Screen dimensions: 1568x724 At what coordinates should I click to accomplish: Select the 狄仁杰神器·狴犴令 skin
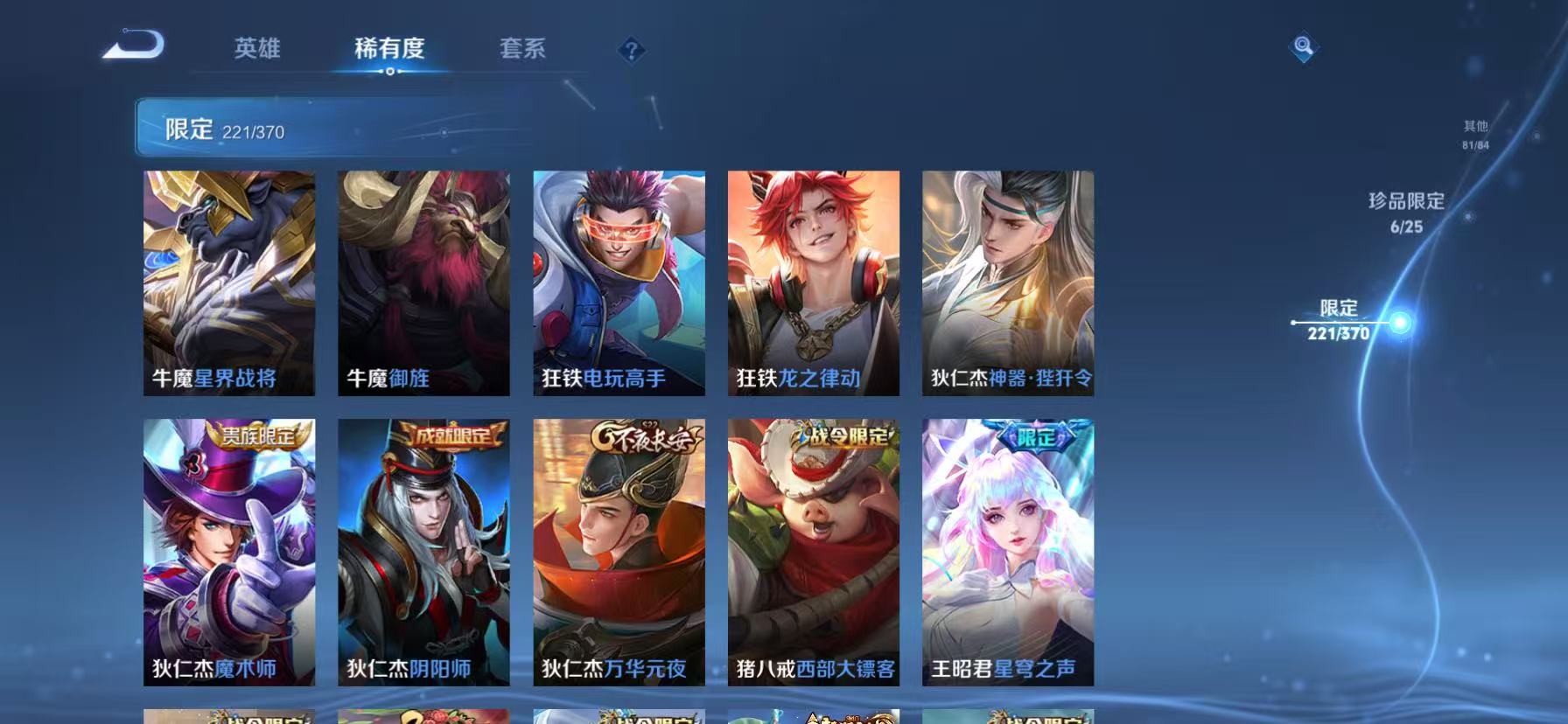(x=1008, y=283)
